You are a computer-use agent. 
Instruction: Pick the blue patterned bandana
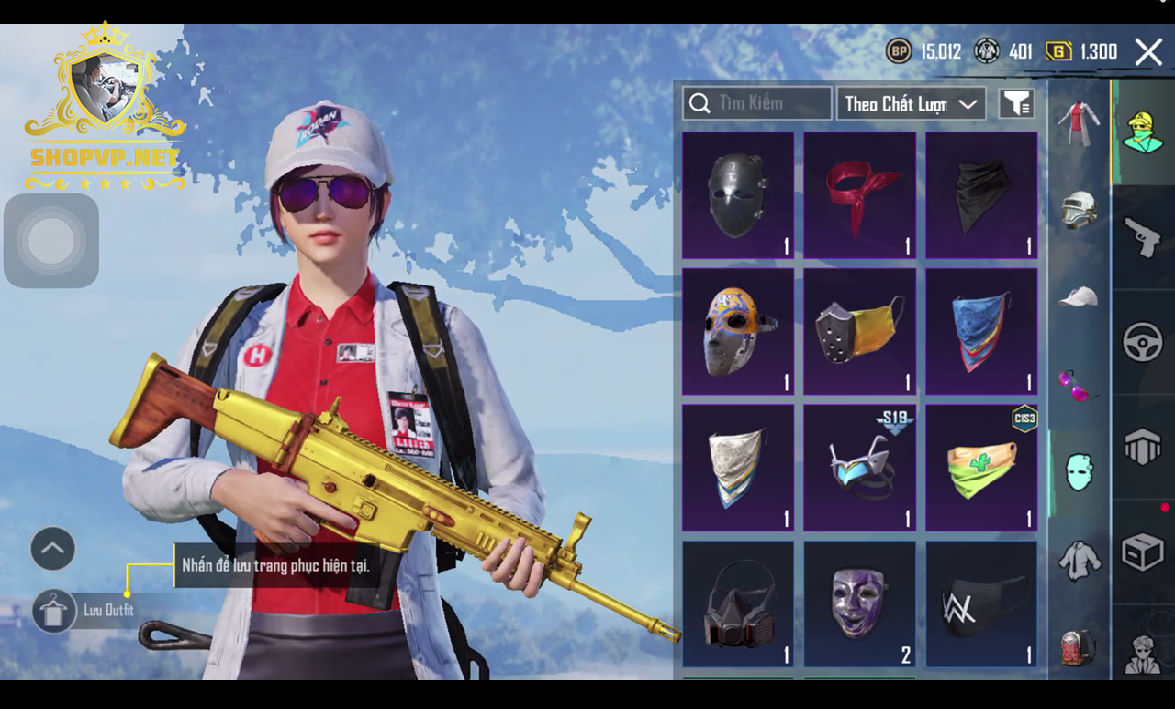[x=981, y=331]
